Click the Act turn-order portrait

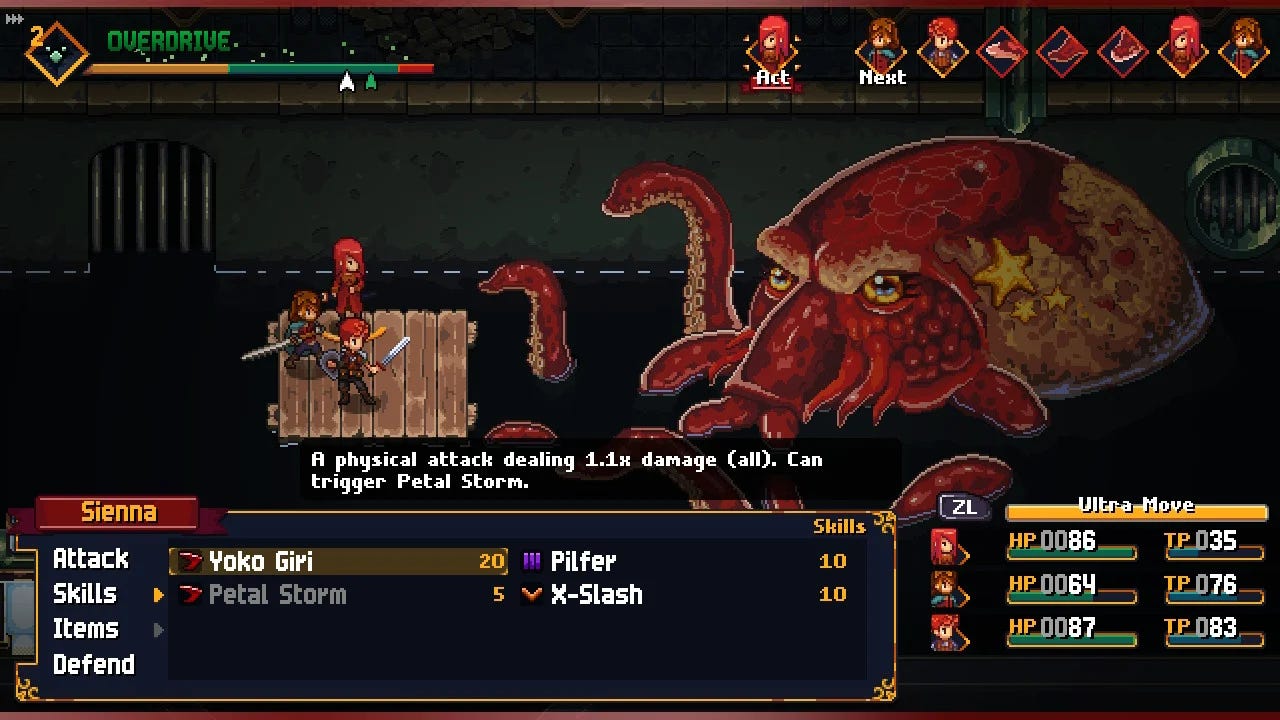[x=772, y=46]
